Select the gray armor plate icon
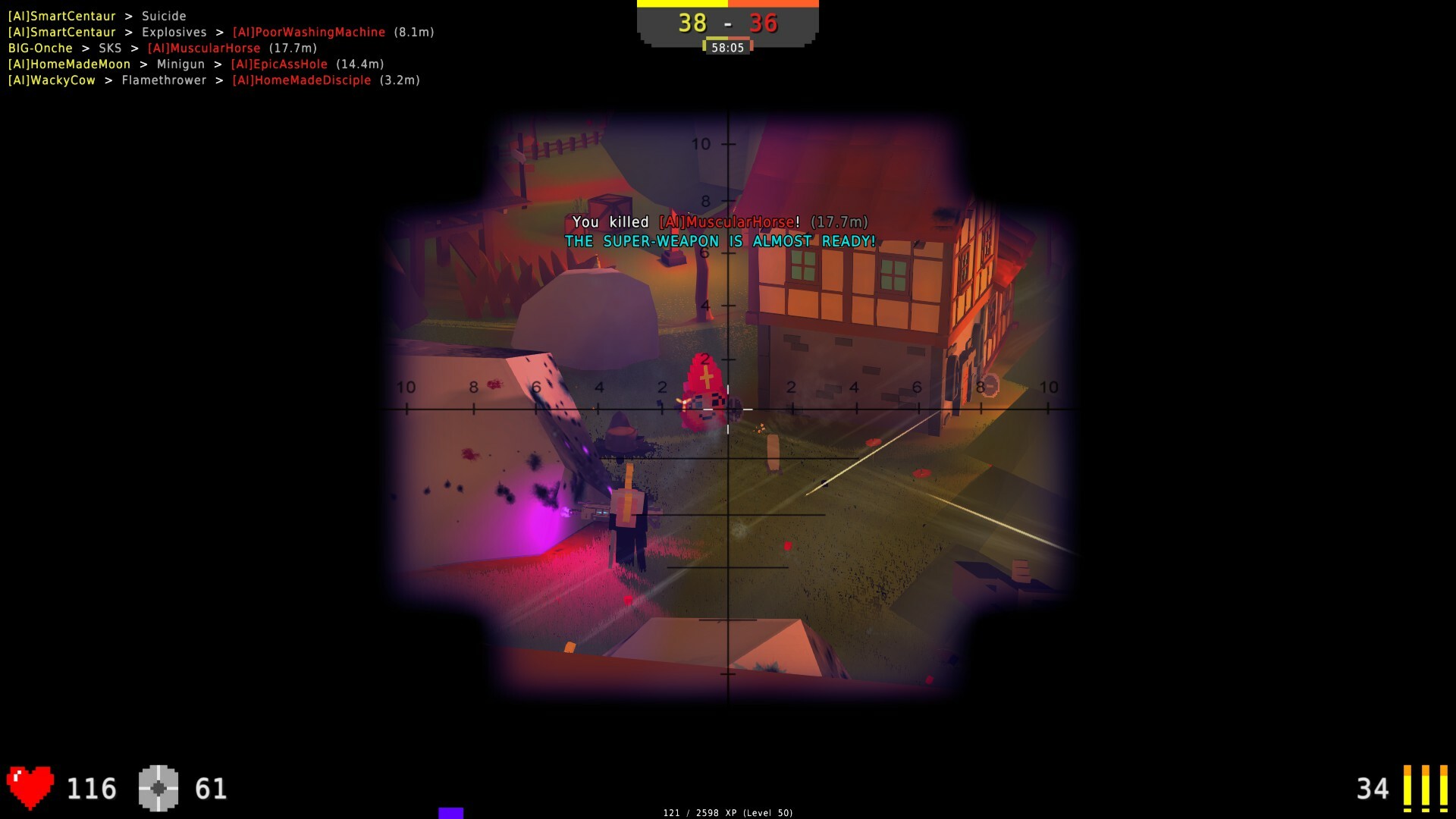The width and height of the screenshot is (1456, 819). 158,786
